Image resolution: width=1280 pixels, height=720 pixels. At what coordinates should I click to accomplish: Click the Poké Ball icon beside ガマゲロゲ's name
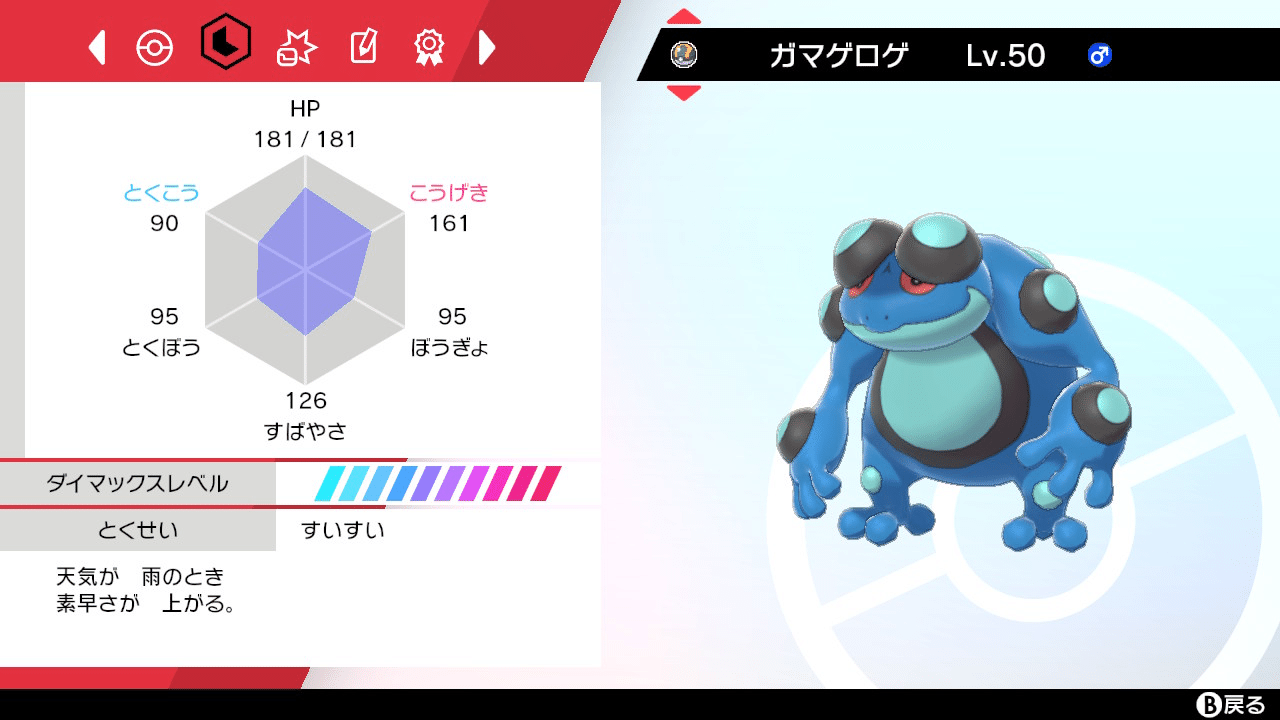point(685,57)
